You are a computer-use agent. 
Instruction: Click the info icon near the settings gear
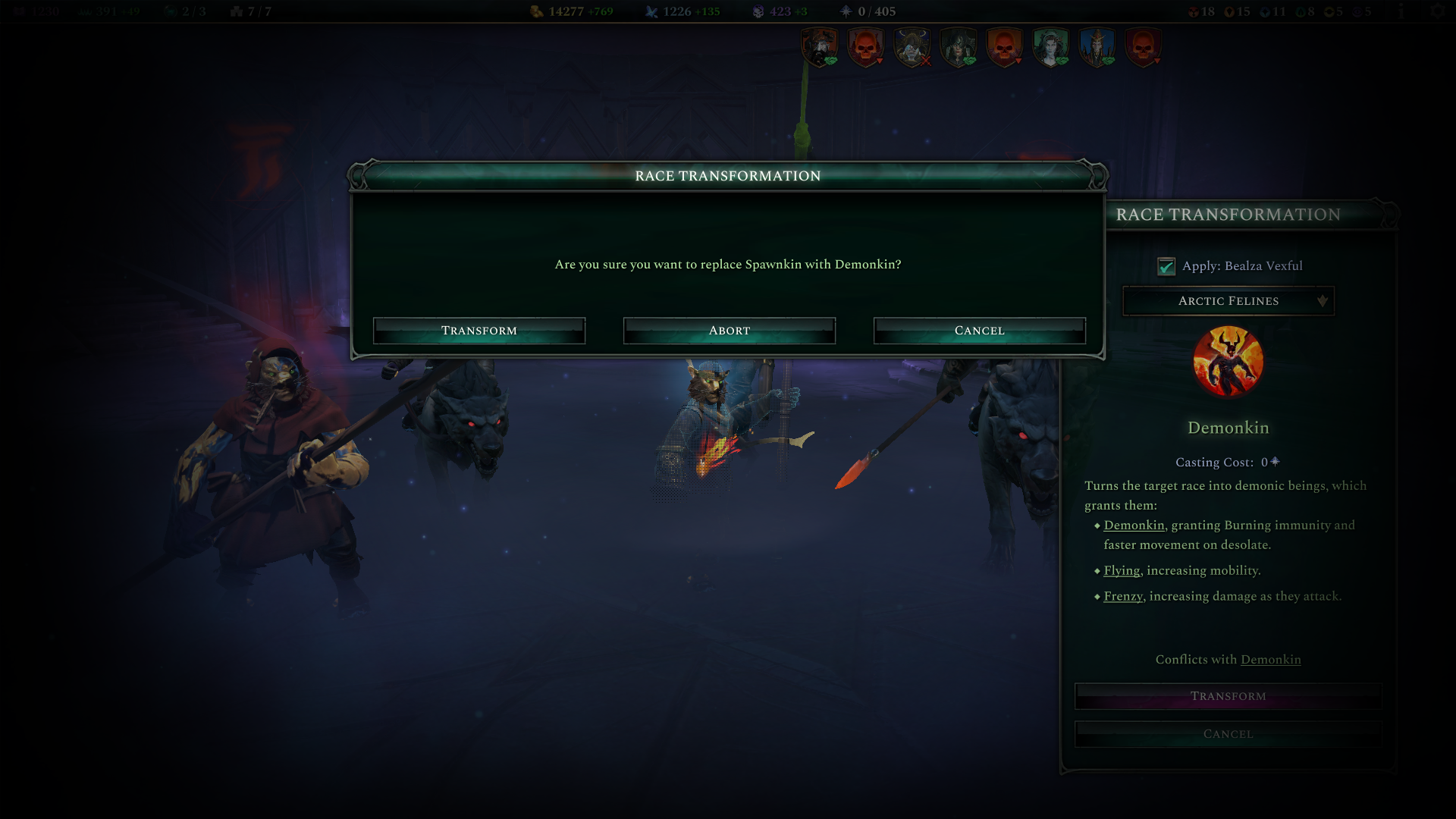tap(1400, 11)
